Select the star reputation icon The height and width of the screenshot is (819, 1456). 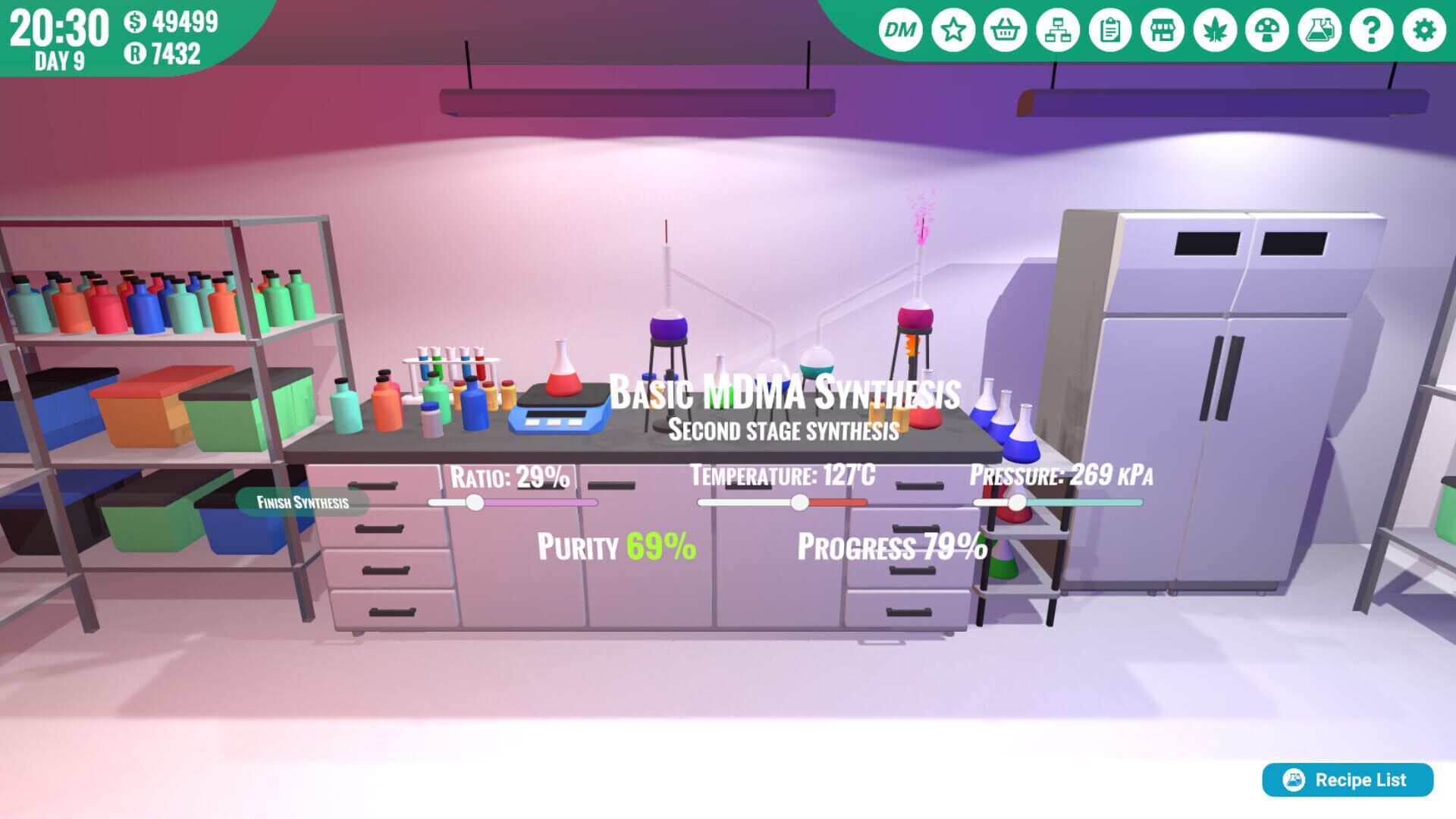coord(952,30)
